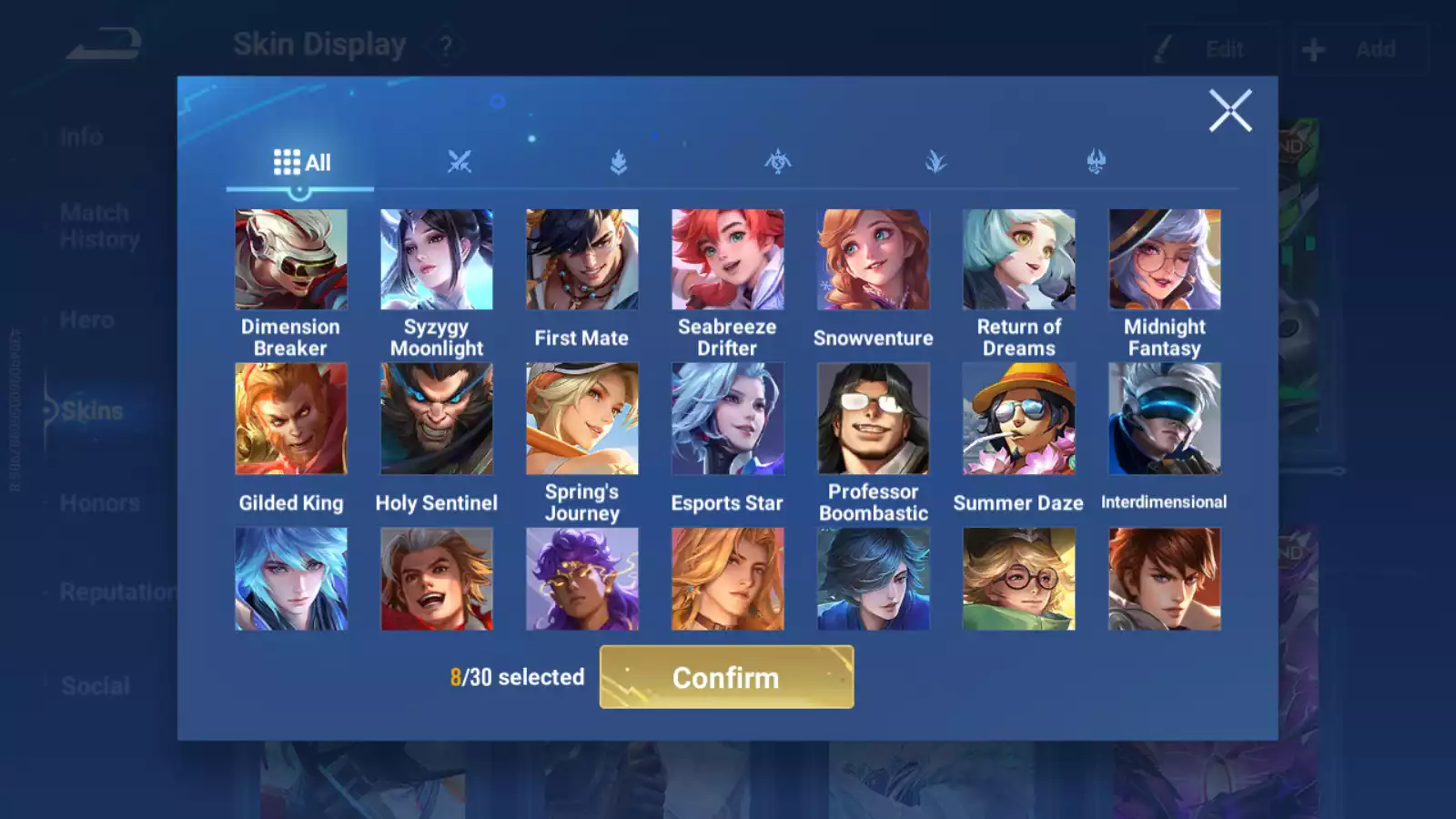
Task: Open the Skins section in the sidebar
Action: pyautogui.click(x=91, y=410)
